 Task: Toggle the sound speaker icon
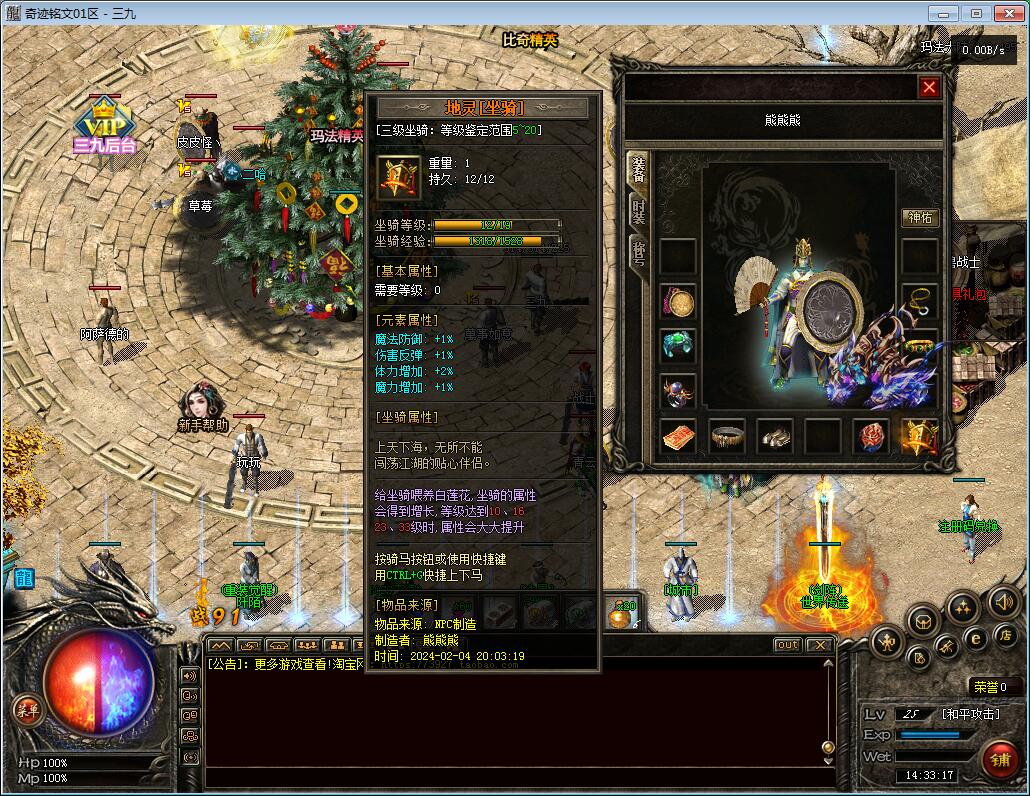pyautogui.click(x=1003, y=602)
